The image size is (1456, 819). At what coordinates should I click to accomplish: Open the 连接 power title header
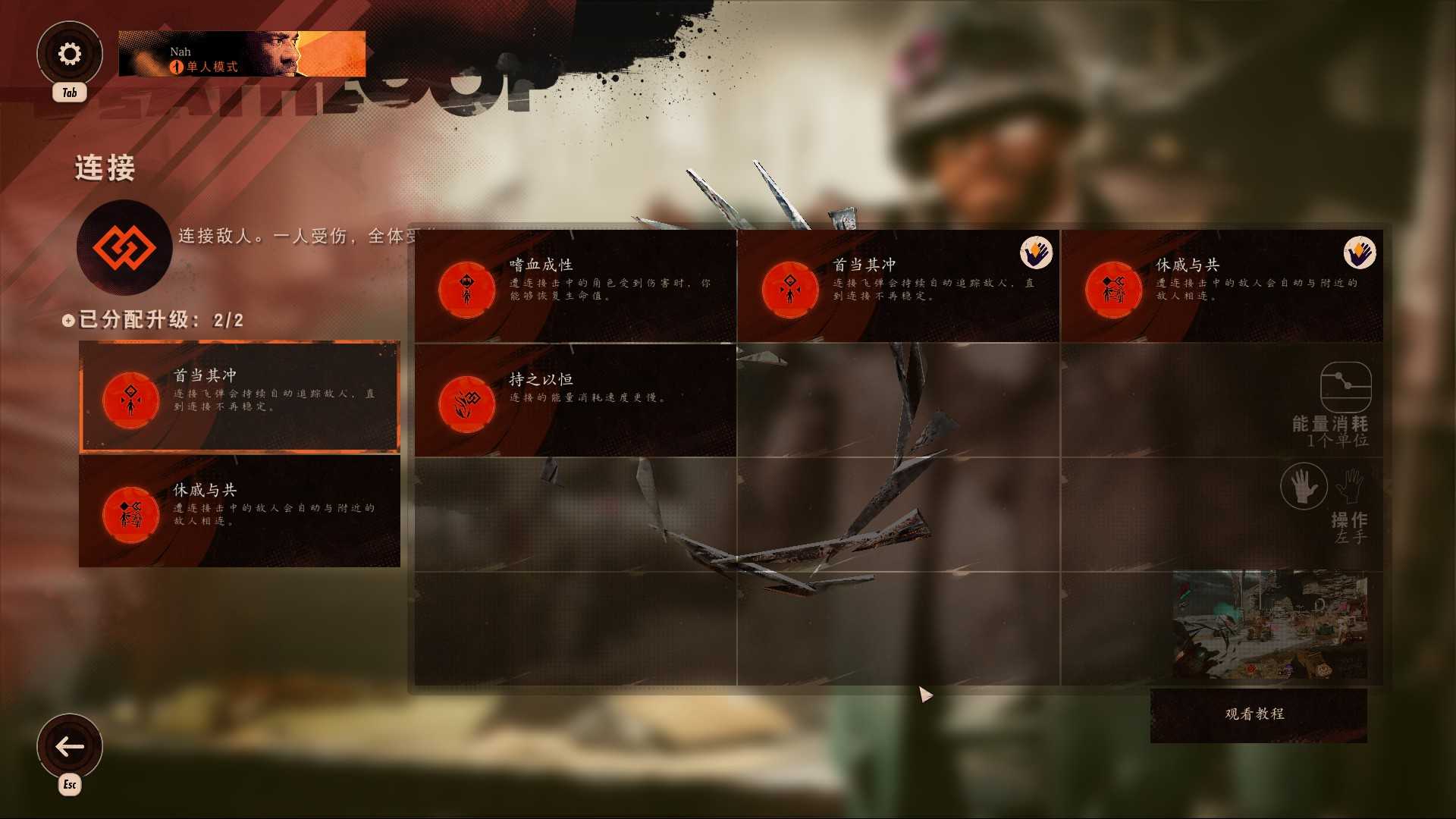pyautogui.click(x=104, y=168)
